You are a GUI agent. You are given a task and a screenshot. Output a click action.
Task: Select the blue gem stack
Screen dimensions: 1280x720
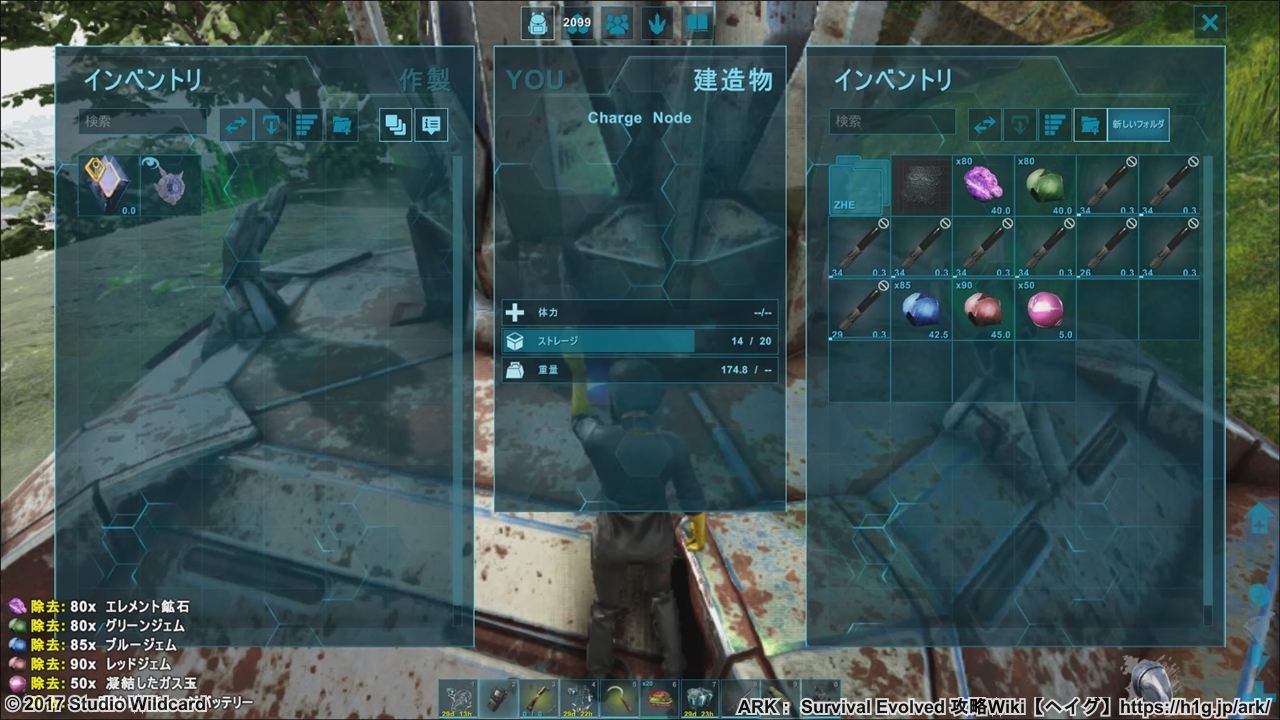(x=921, y=310)
